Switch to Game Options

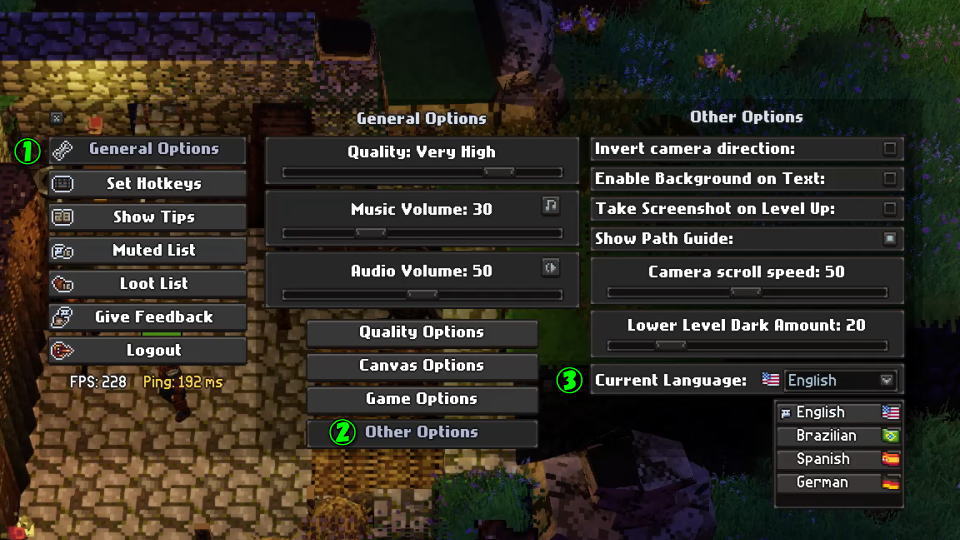pos(421,399)
